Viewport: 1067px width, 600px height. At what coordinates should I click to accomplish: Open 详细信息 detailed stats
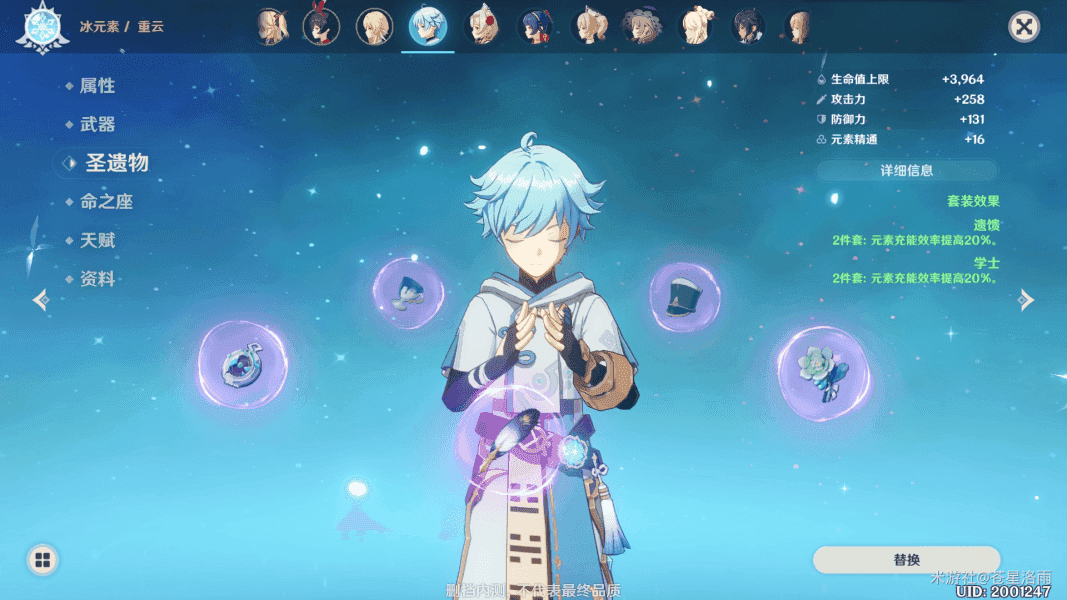pyautogui.click(x=906, y=171)
